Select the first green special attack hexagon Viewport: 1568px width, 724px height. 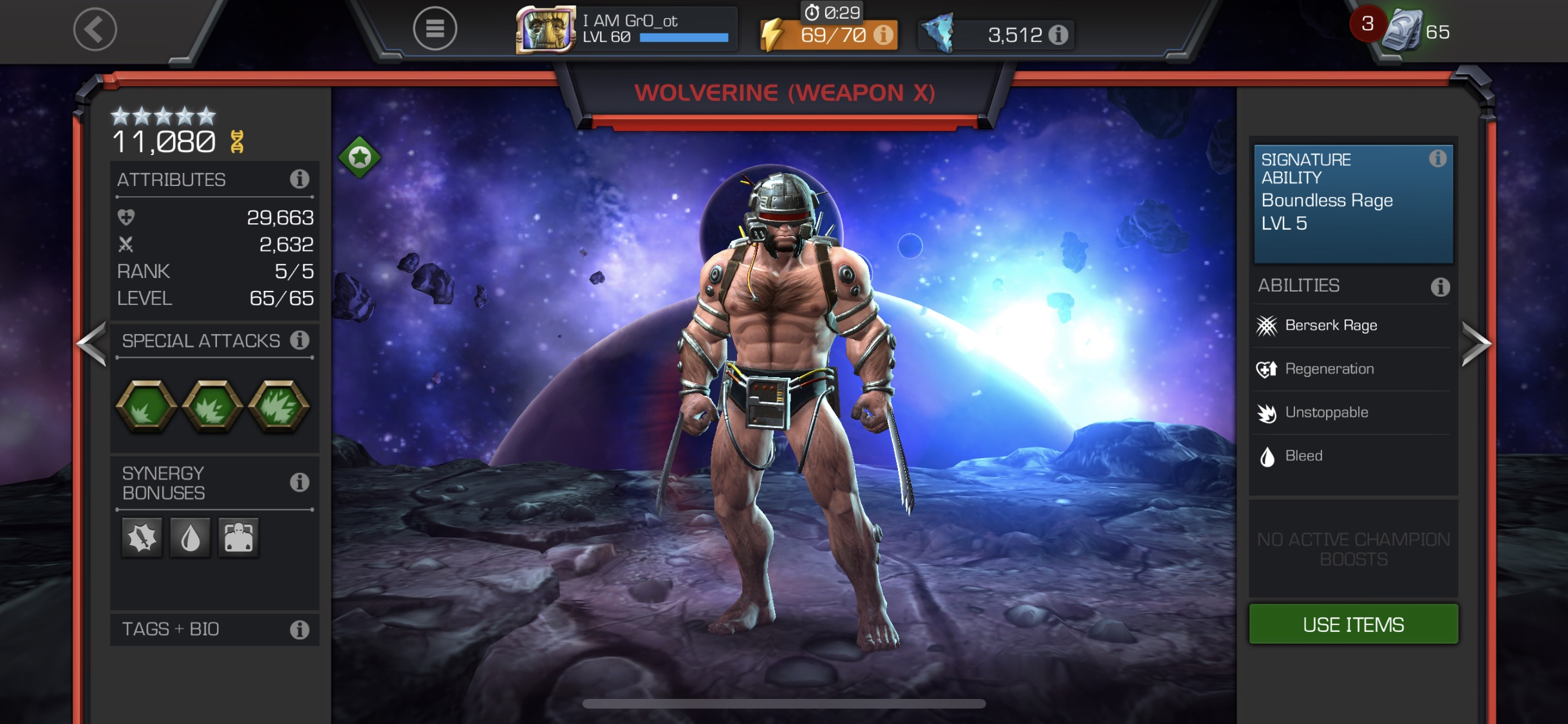tap(145, 408)
